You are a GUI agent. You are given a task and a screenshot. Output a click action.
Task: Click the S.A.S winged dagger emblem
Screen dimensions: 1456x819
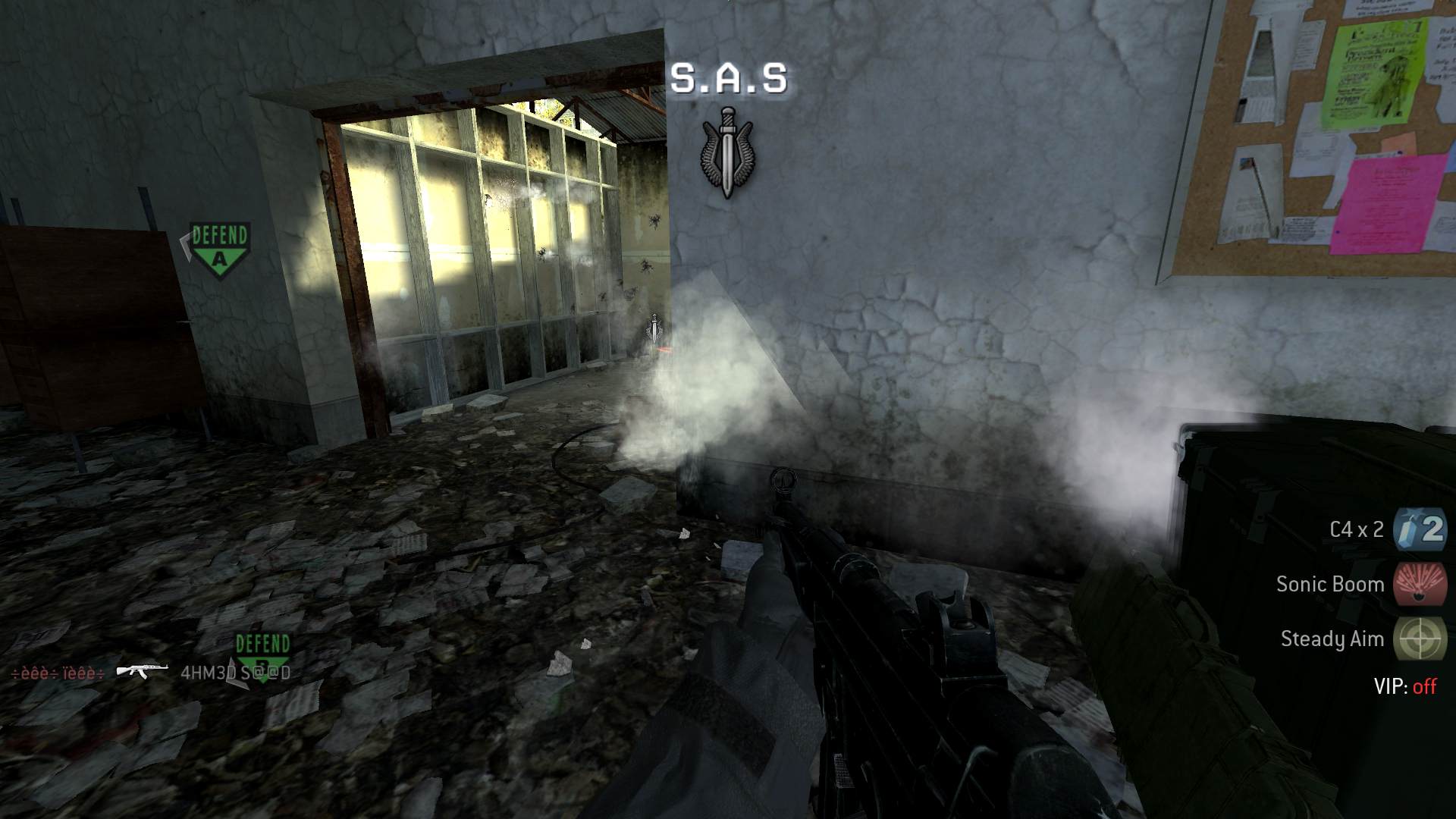coord(727,152)
